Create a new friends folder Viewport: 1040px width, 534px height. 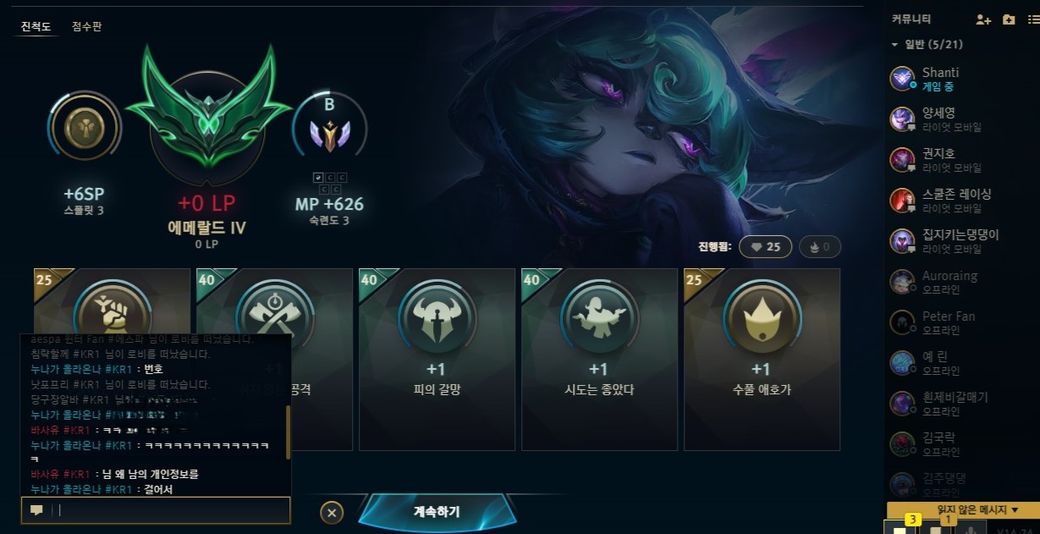tap(1008, 19)
